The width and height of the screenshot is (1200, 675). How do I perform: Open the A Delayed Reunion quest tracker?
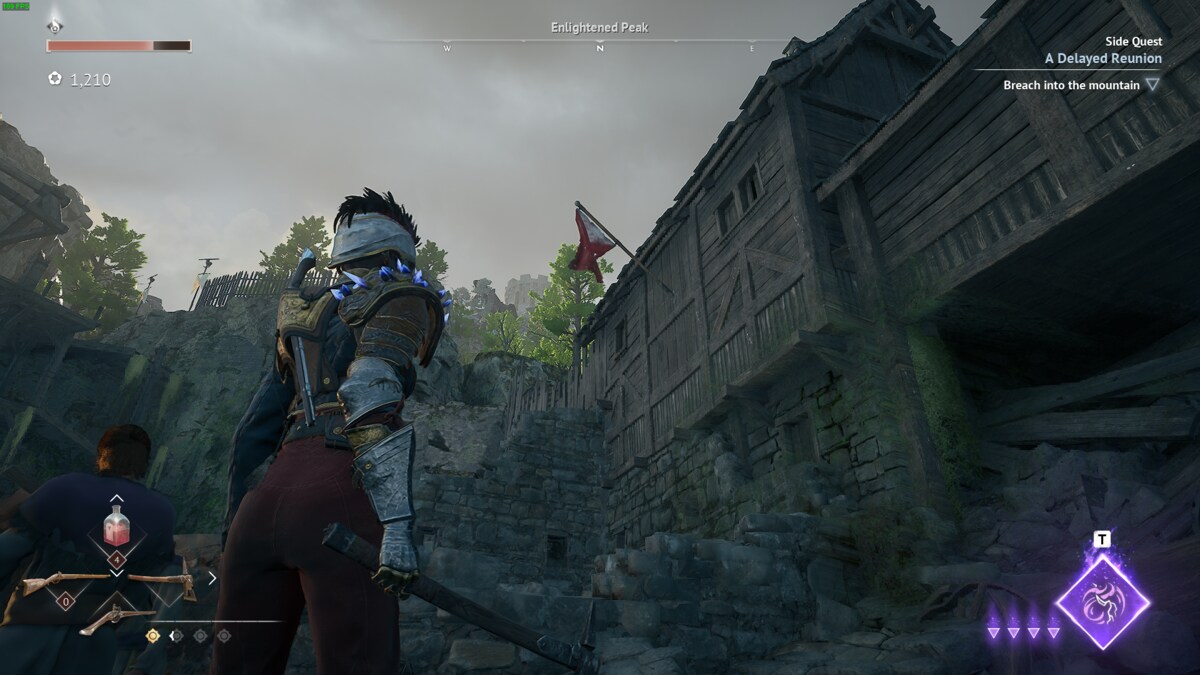1103,58
